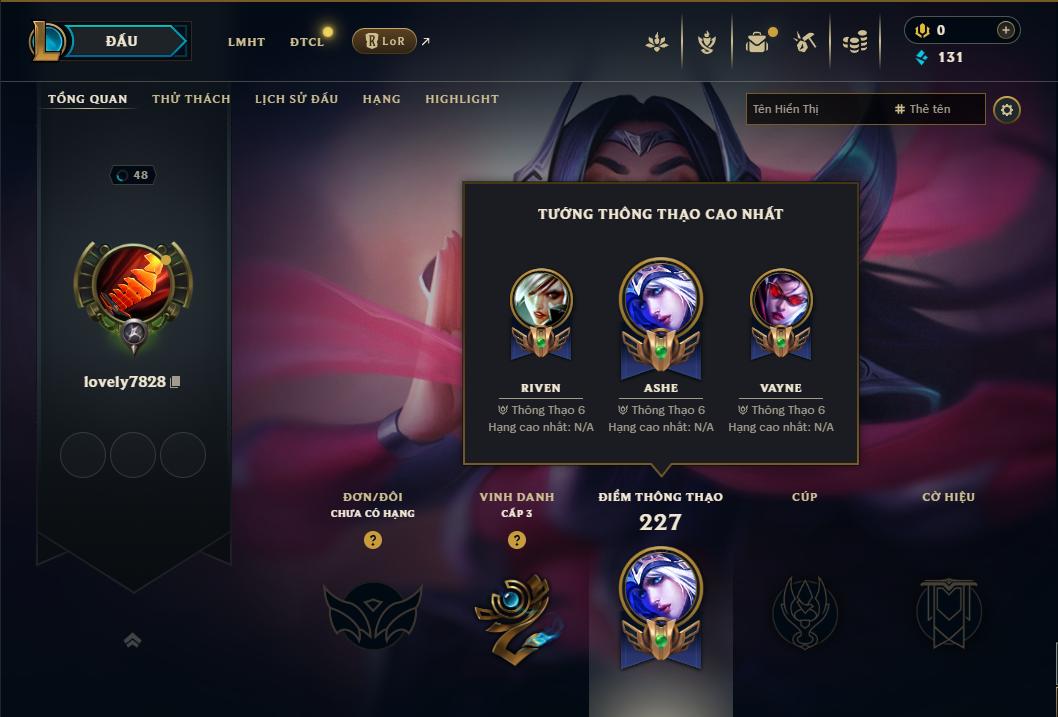Screen dimensions: 1058x717
Task: Switch to the THỬ THÁCH tab
Action: coord(191,99)
